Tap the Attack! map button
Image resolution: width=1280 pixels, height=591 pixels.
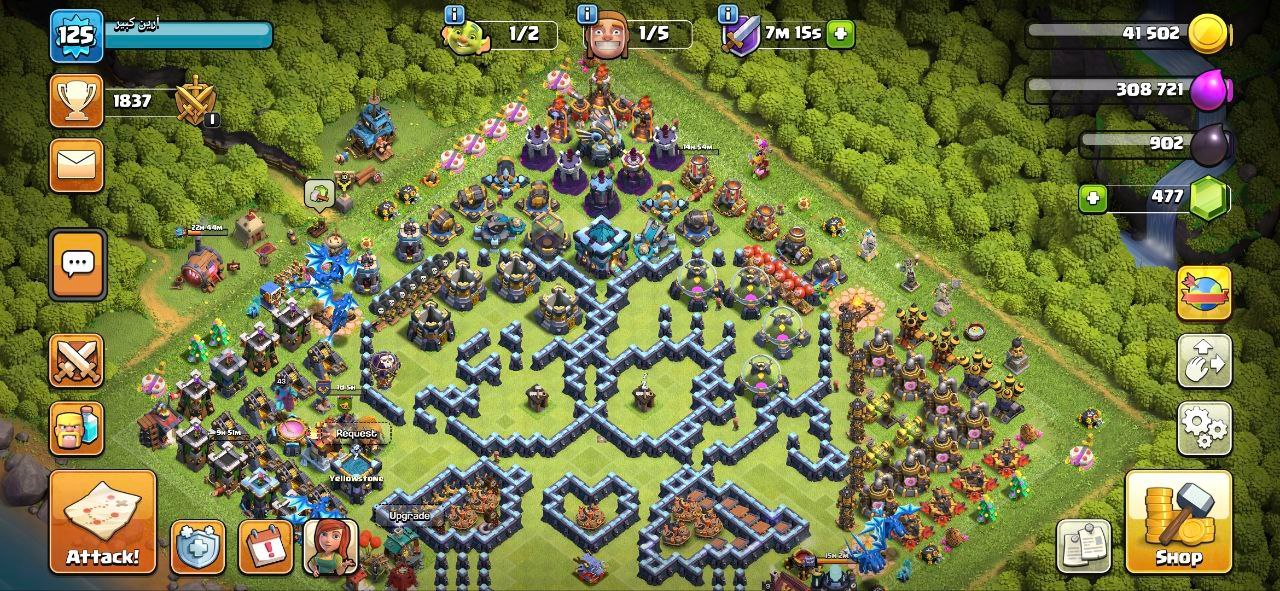tap(103, 521)
